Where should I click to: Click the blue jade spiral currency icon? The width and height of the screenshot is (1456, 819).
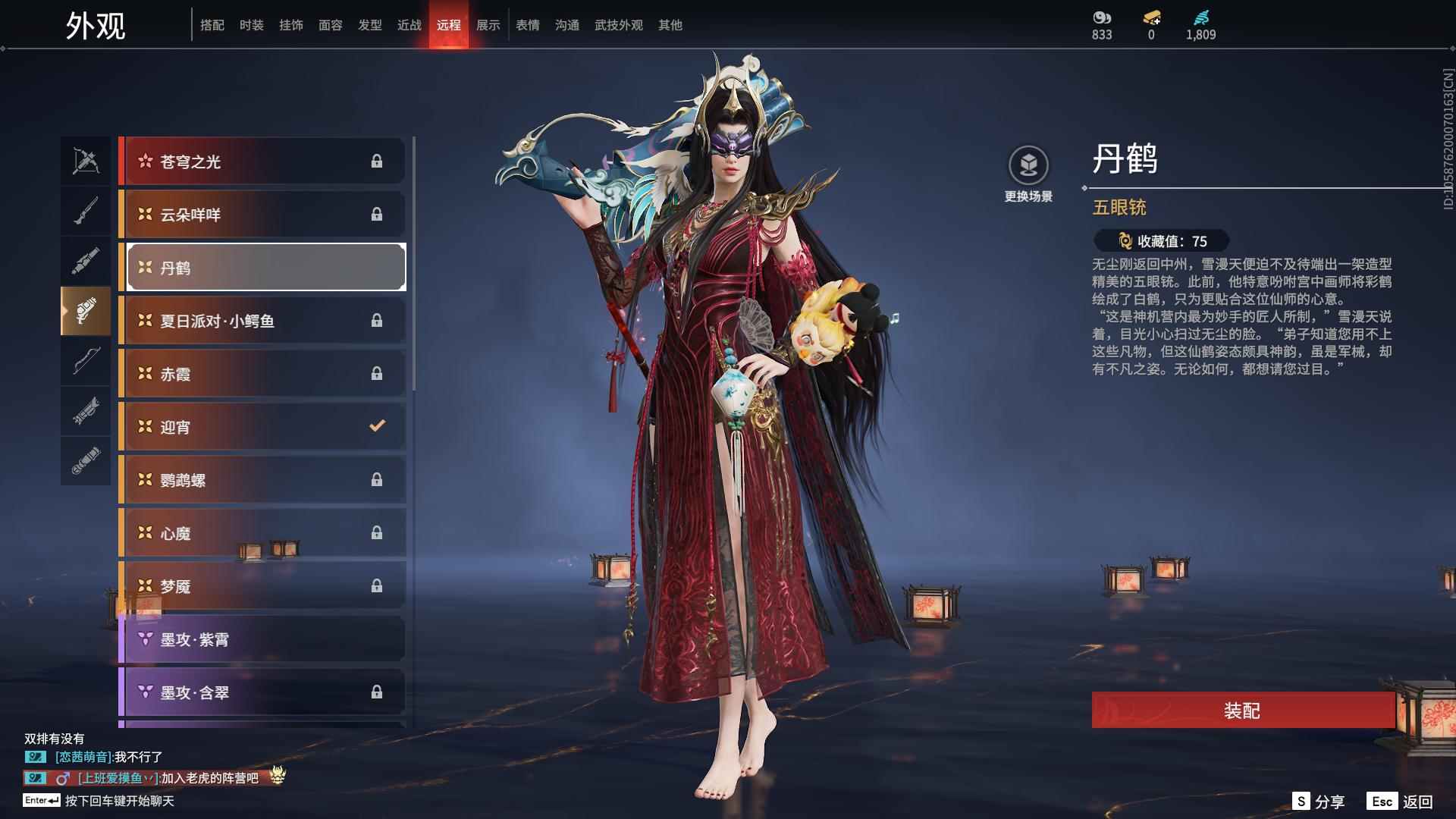1200,17
